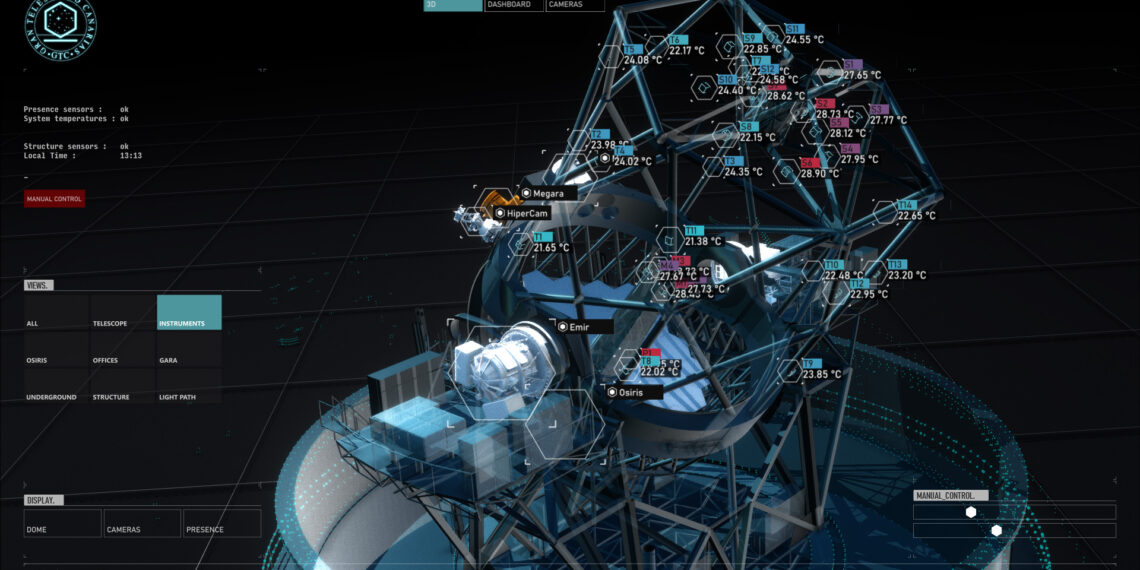Select the All view
Image resolution: width=1140 pixels, height=570 pixels.
(56, 313)
